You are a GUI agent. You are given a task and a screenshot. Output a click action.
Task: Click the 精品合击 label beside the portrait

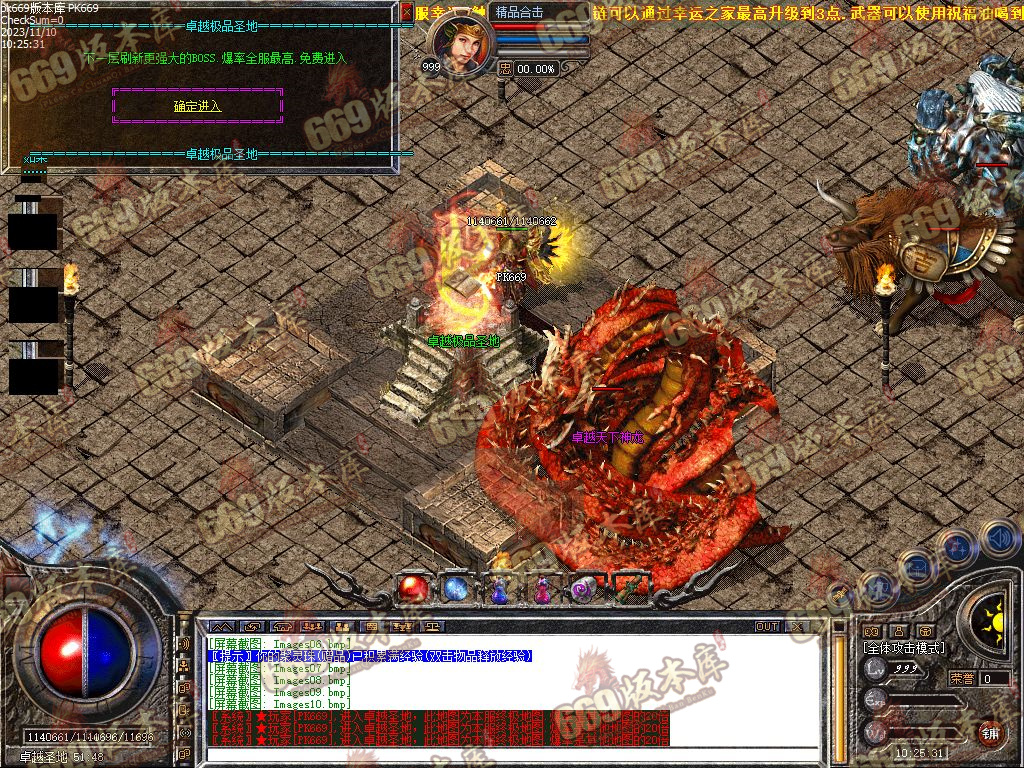point(521,13)
